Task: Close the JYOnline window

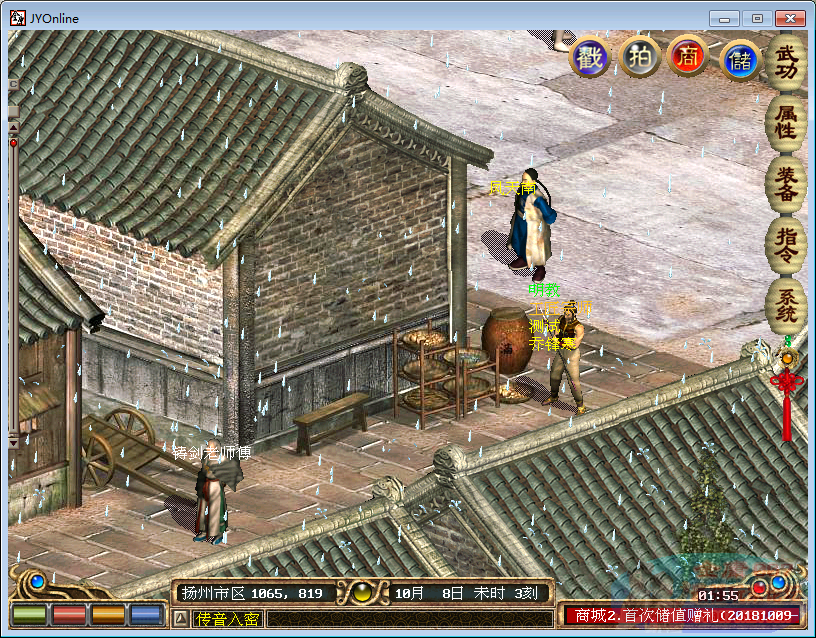Action: [789, 18]
